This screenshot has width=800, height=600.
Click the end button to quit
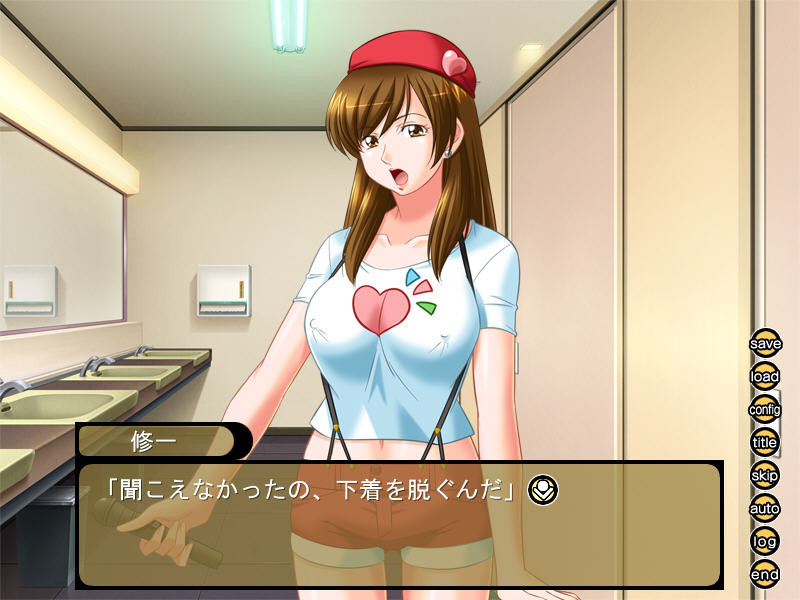coord(765,575)
